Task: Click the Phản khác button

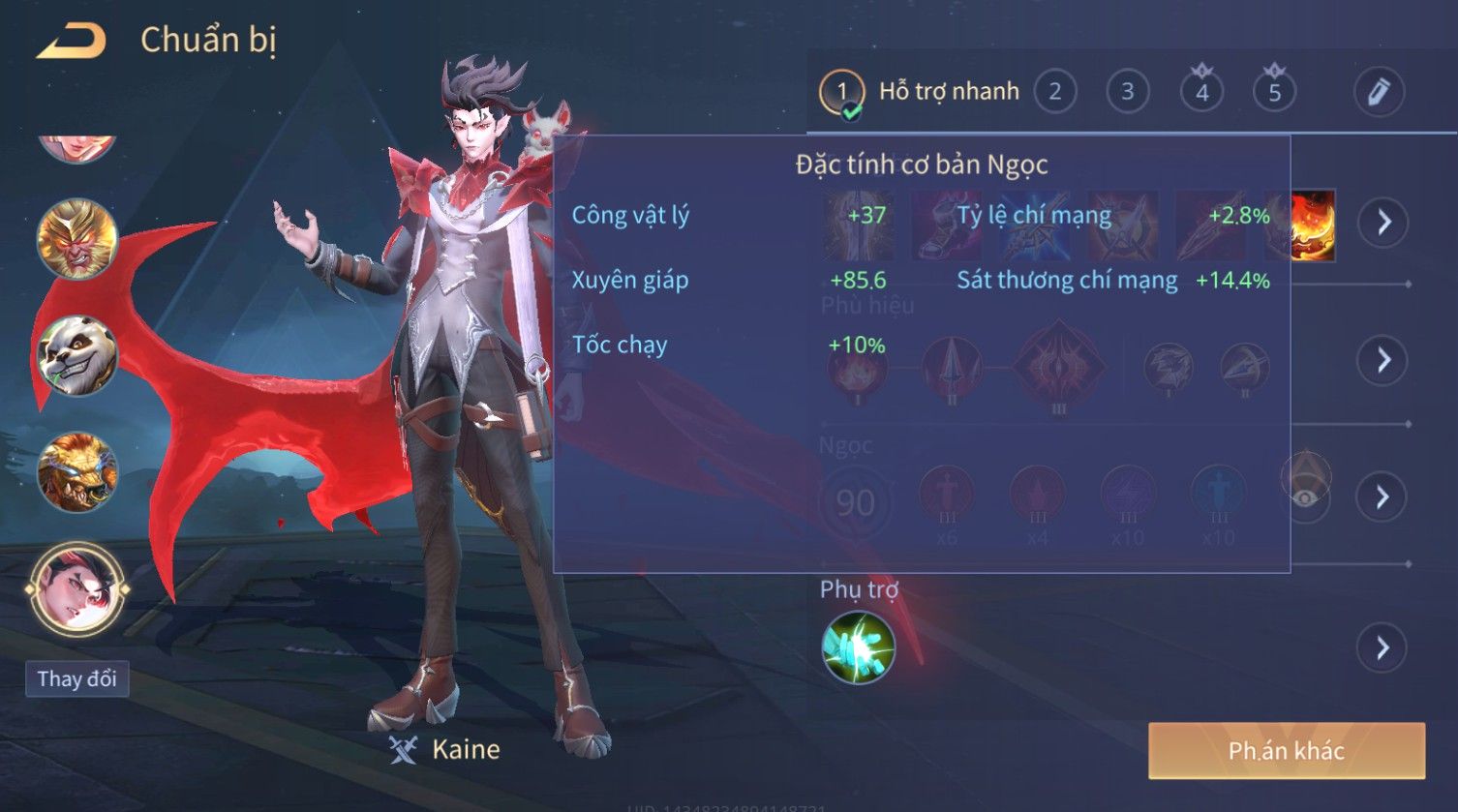Action: point(1286,751)
